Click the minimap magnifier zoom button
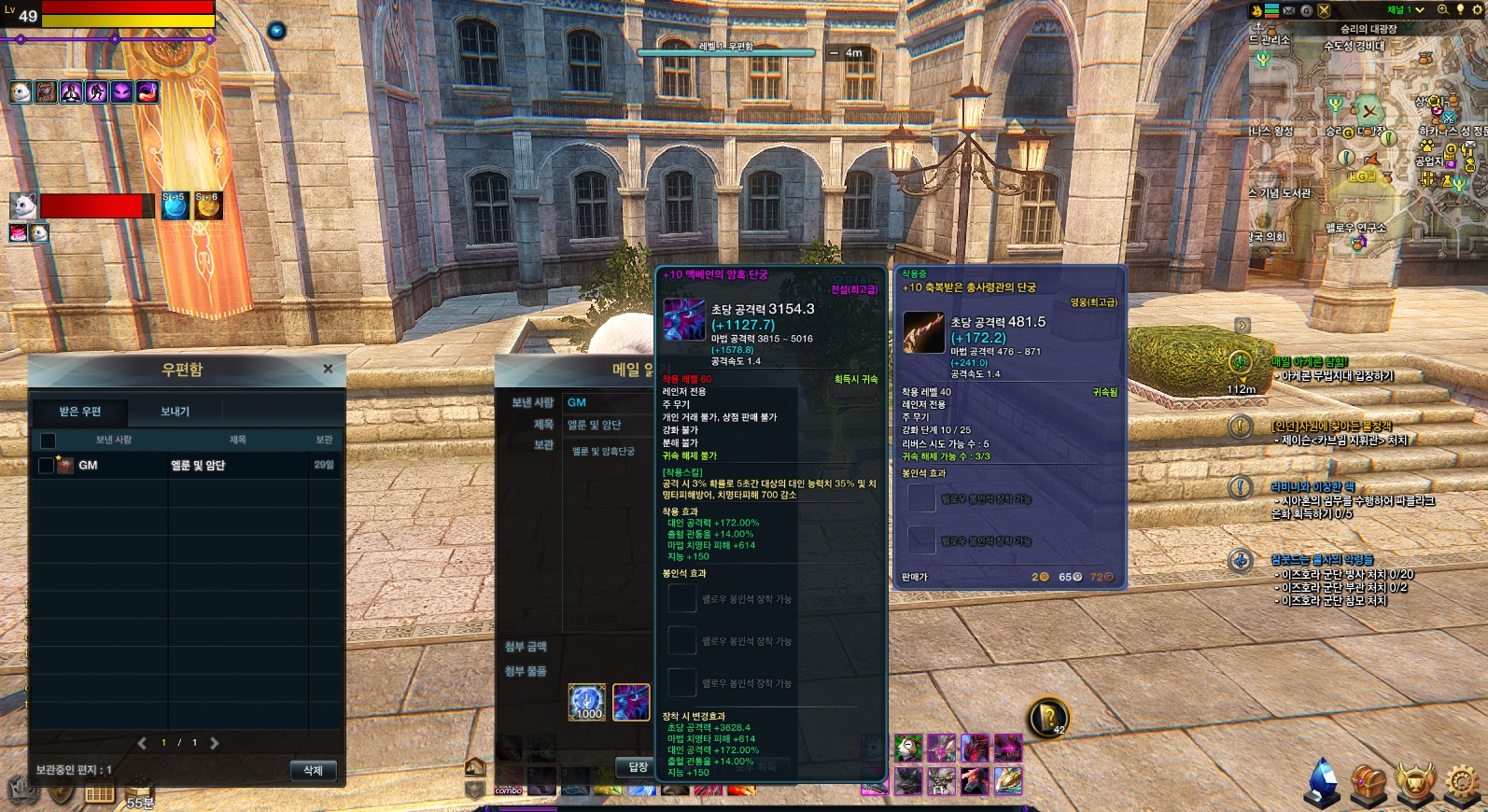 1443,10
